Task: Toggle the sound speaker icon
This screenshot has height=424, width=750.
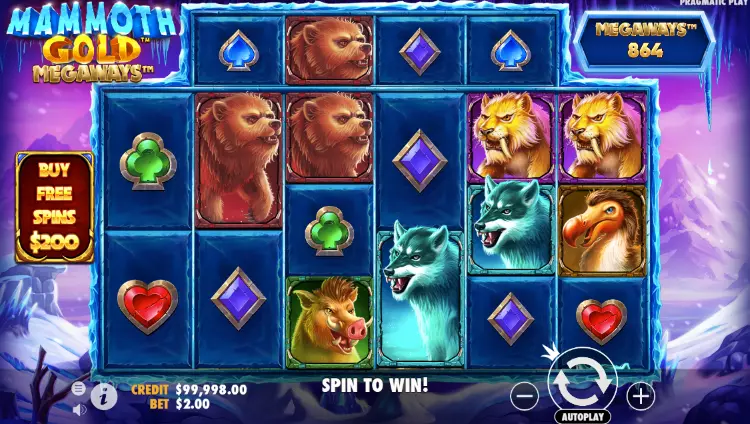Action: tap(80, 408)
